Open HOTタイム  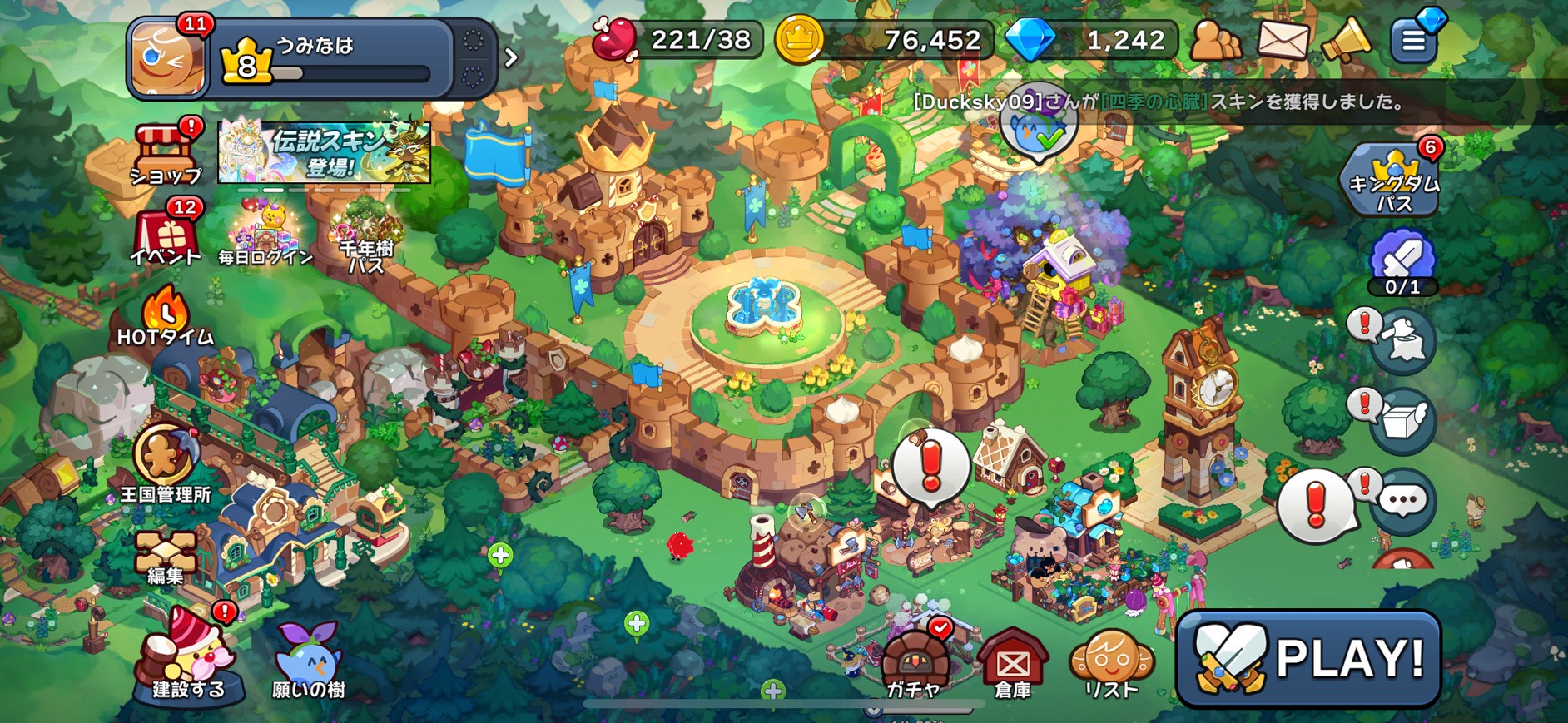pos(166,319)
